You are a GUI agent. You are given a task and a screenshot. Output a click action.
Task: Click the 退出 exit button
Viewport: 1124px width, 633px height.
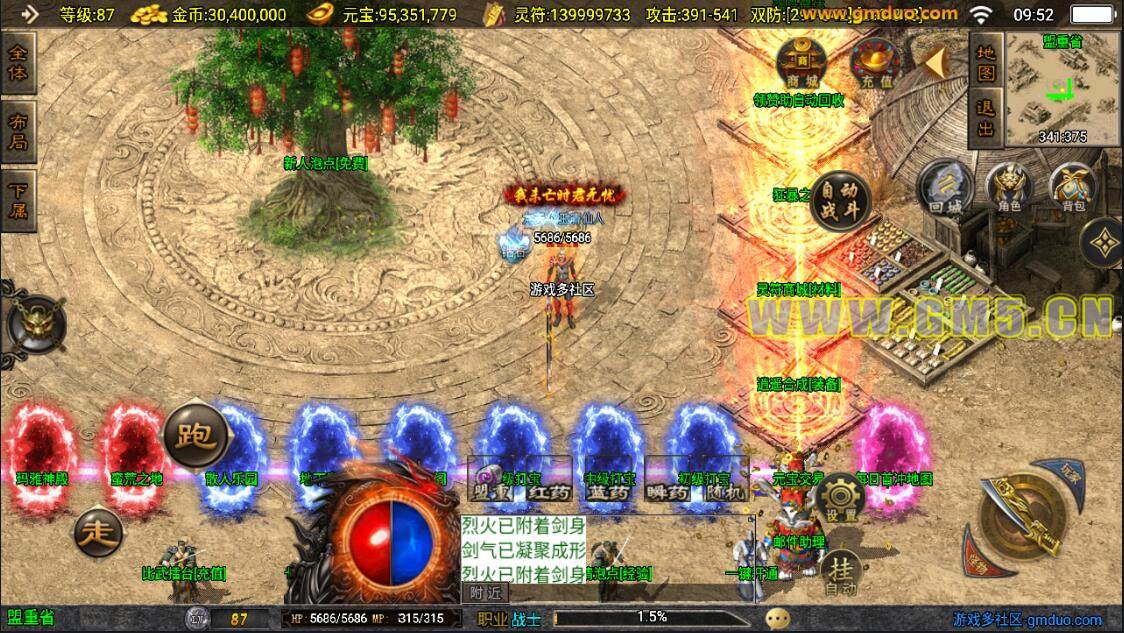pos(986,118)
